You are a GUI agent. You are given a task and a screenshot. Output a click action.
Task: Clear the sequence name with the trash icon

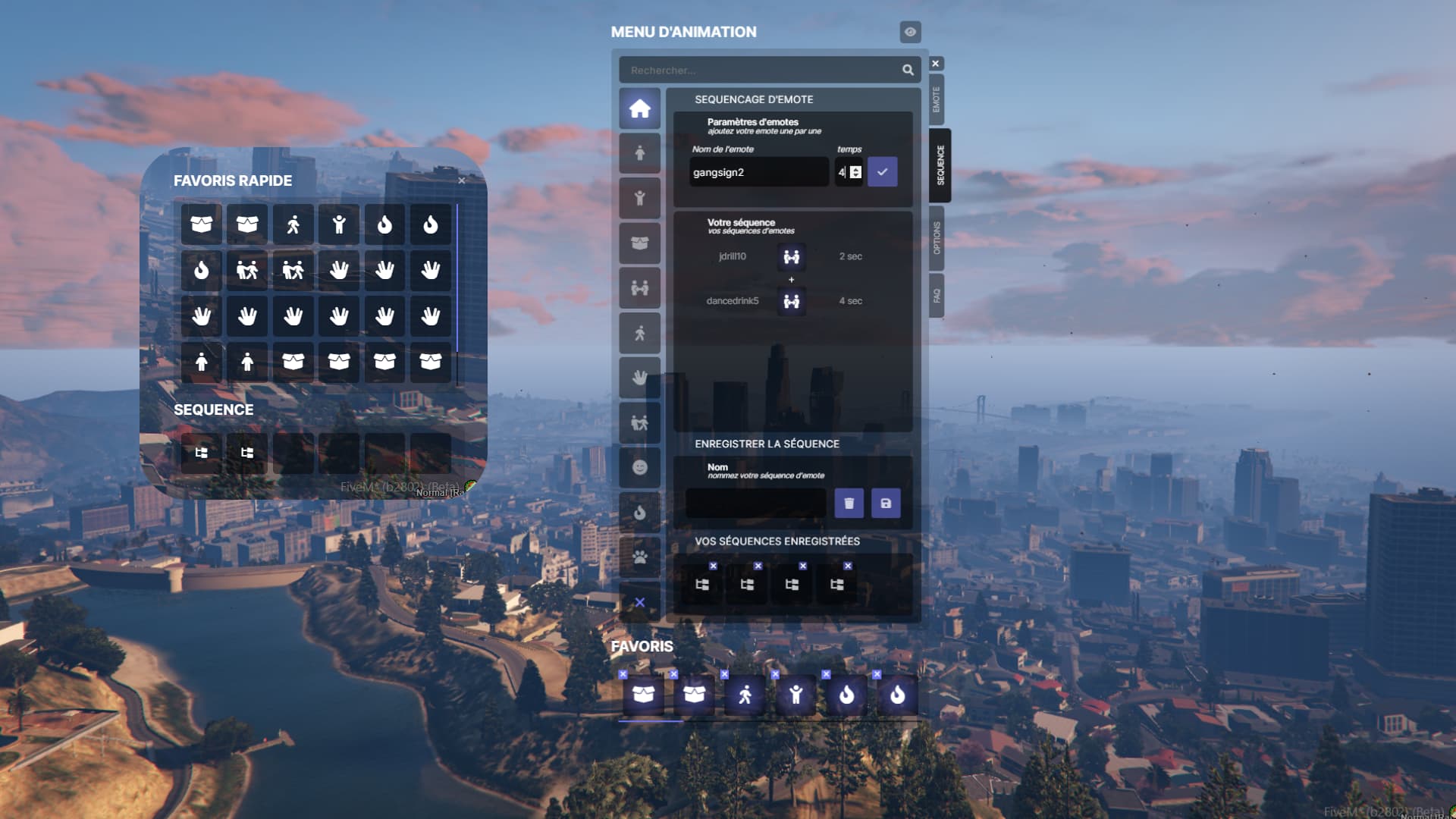pyautogui.click(x=849, y=503)
